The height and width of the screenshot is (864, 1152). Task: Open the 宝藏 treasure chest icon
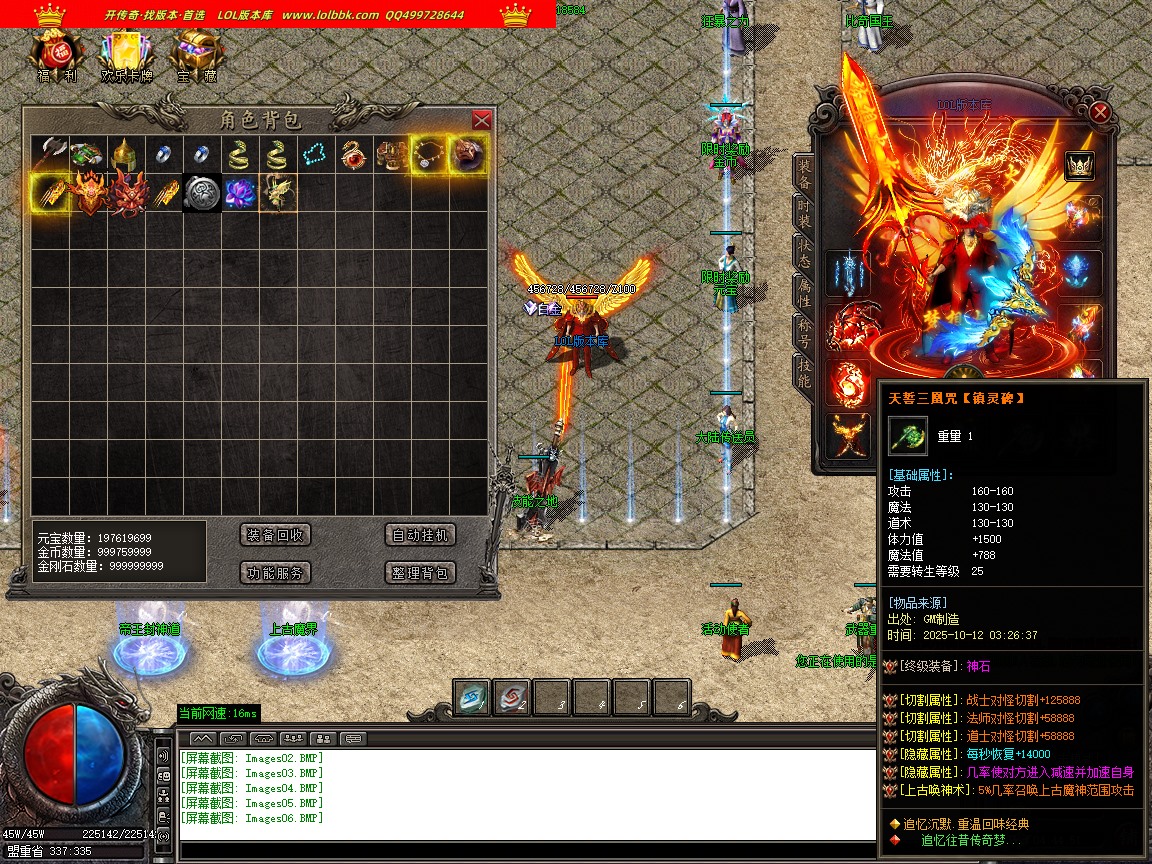(x=197, y=53)
